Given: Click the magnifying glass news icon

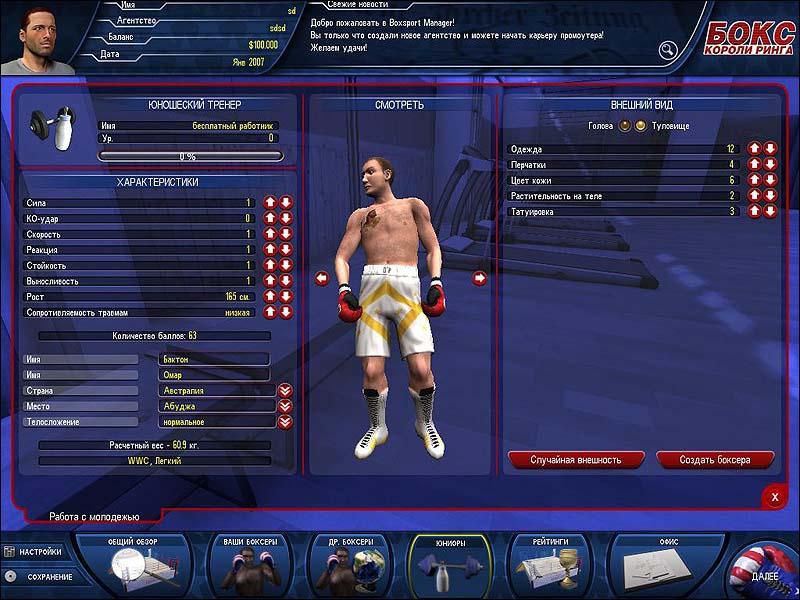Looking at the screenshot, I should [x=668, y=50].
